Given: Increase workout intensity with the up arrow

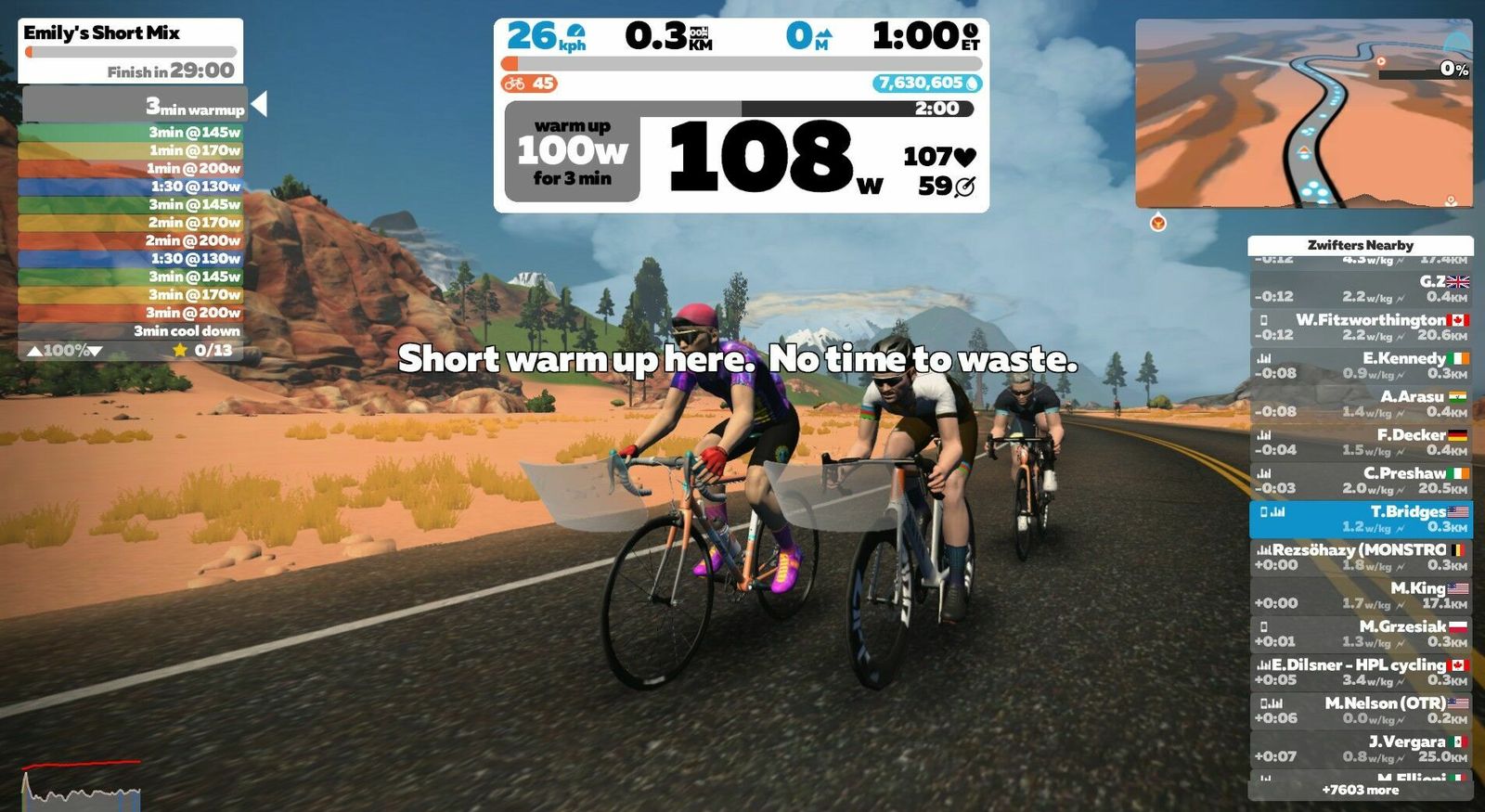Looking at the screenshot, I should (x=34, y=351).
